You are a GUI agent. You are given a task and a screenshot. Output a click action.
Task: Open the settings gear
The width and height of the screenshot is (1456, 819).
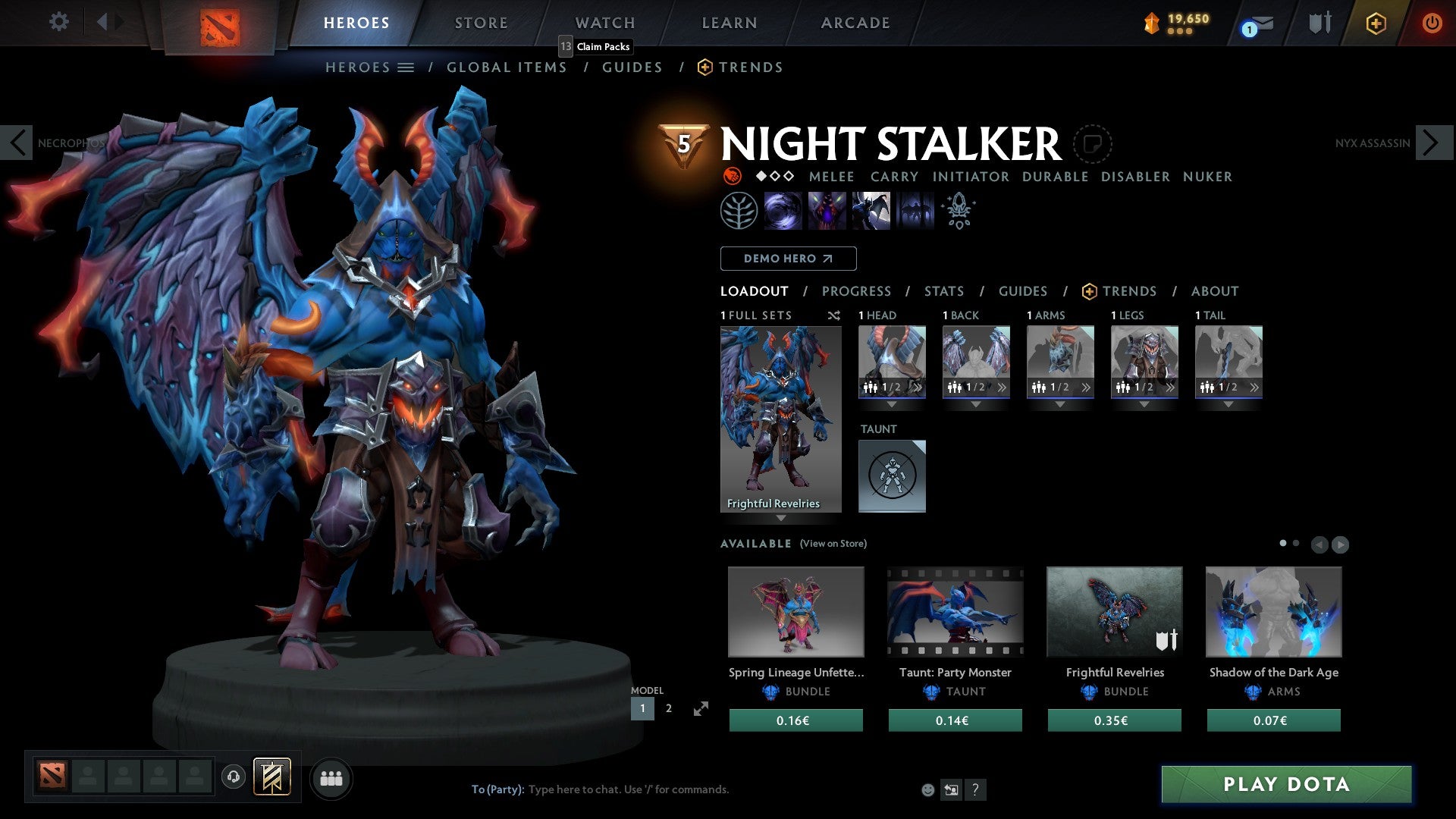[58, 22]
